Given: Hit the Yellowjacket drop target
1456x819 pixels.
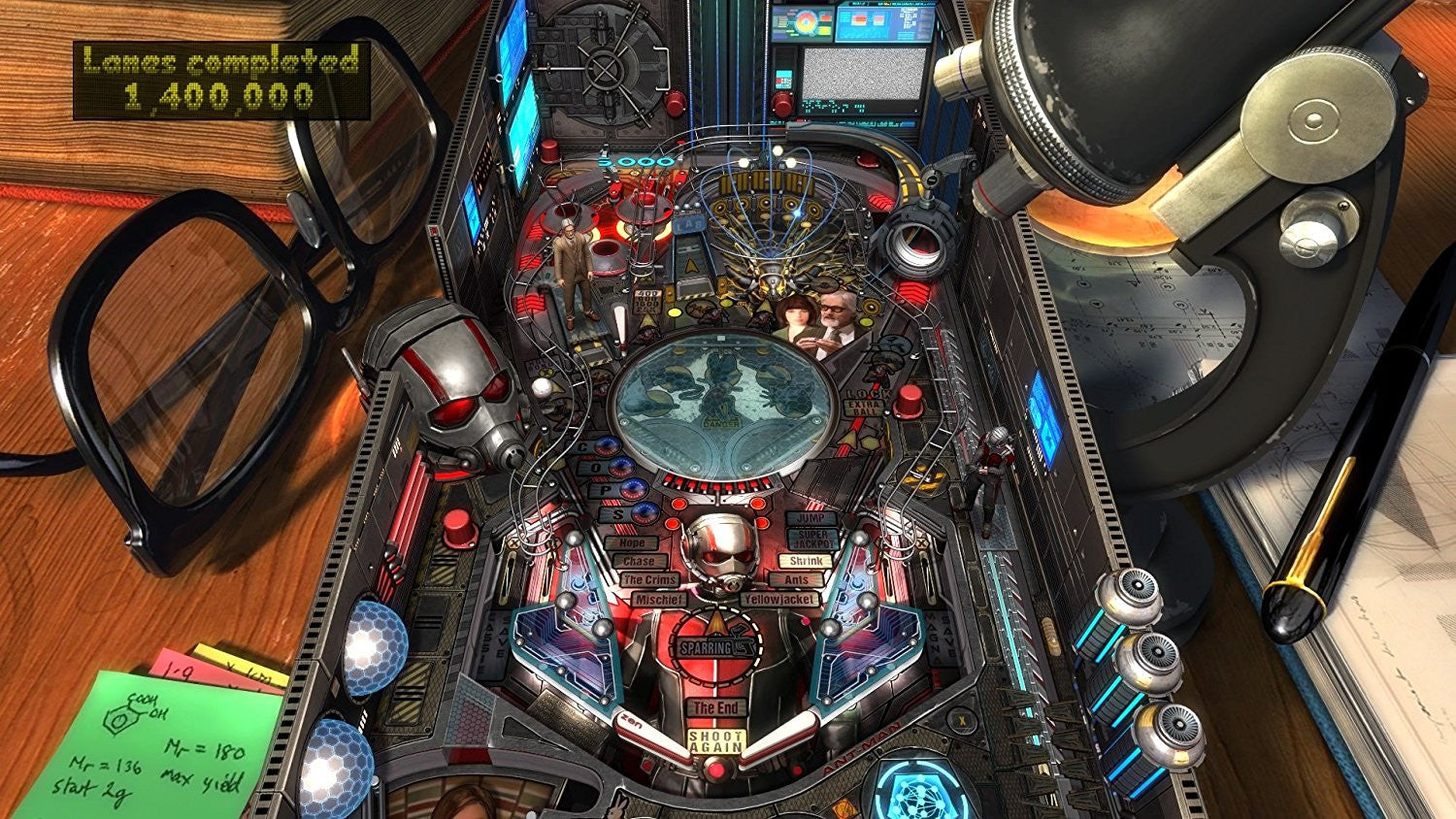Looking at the screenshot, I should tap(778, 600).
